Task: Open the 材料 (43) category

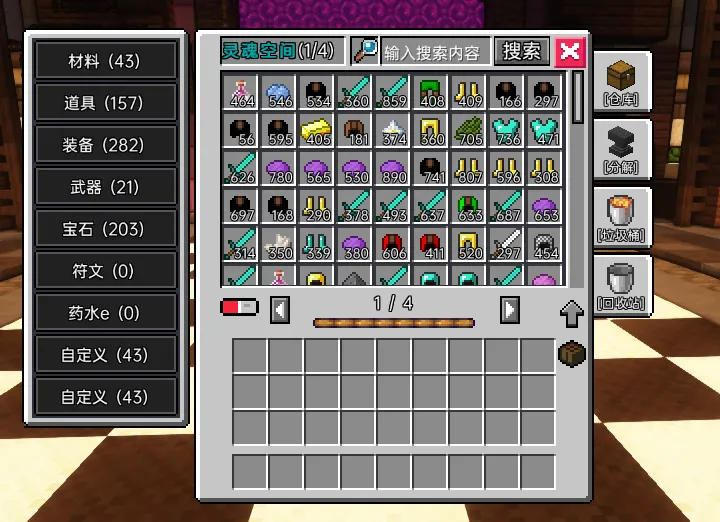Action: [104, 61]
